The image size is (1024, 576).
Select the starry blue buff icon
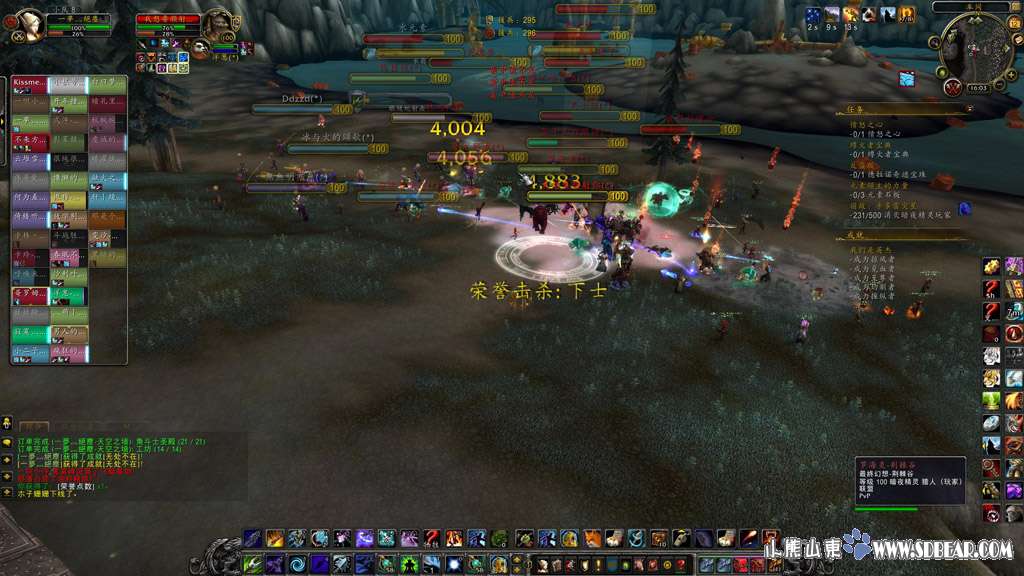[x=813, y=15]
